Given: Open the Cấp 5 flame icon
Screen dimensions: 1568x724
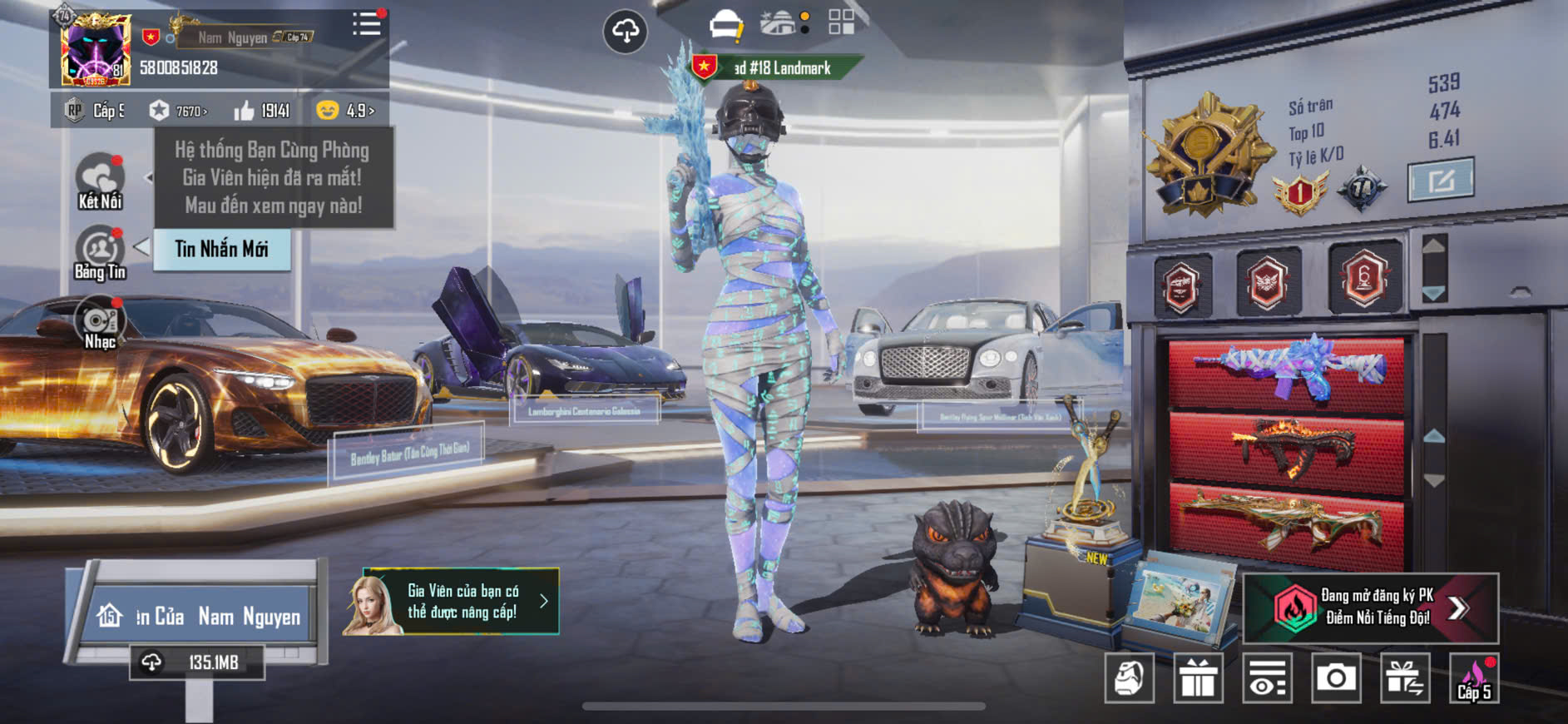Looking at the screenshot, I should [x=1474, y=678].
